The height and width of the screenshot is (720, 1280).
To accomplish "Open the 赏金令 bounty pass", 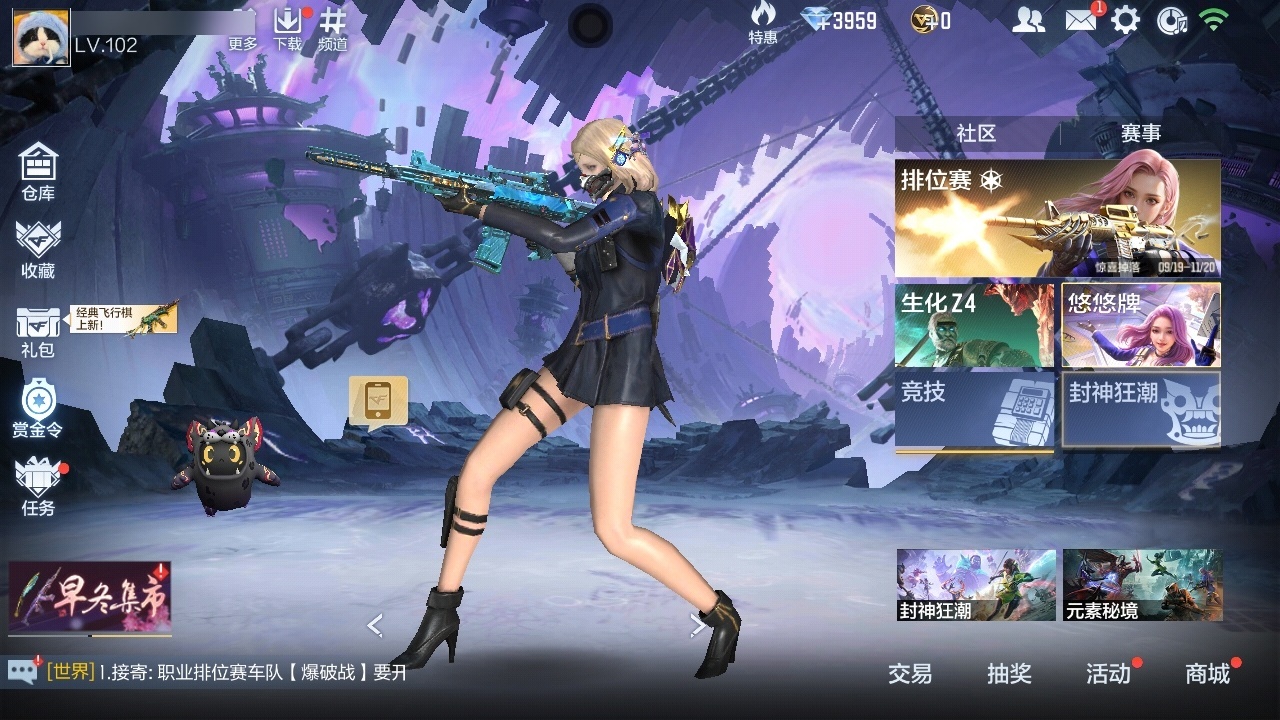I will (x=38, y=409).
